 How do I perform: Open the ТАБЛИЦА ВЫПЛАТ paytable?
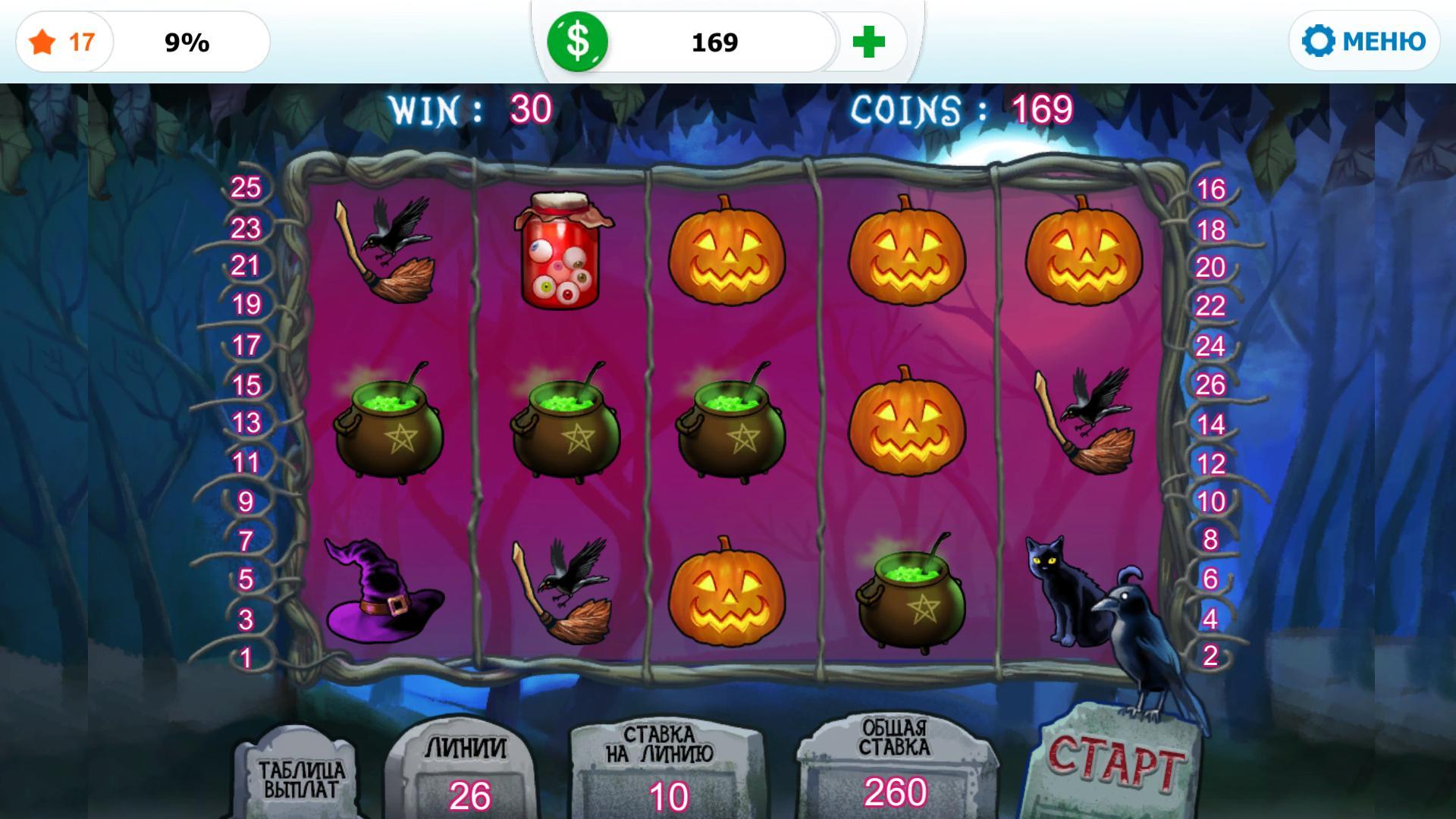coord(301,779)
